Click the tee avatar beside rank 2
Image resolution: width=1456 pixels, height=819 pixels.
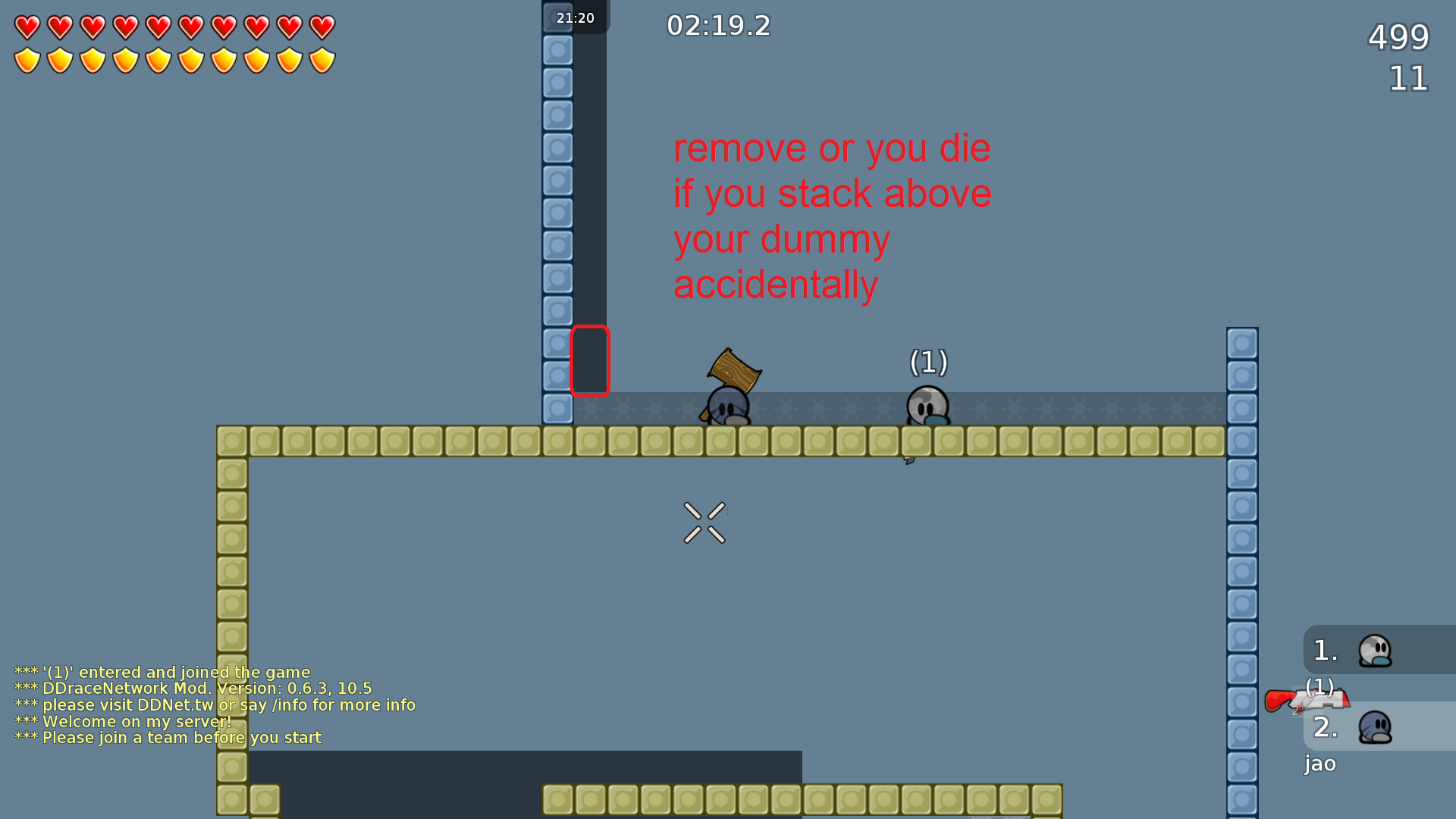click(x=1376, y=726)
